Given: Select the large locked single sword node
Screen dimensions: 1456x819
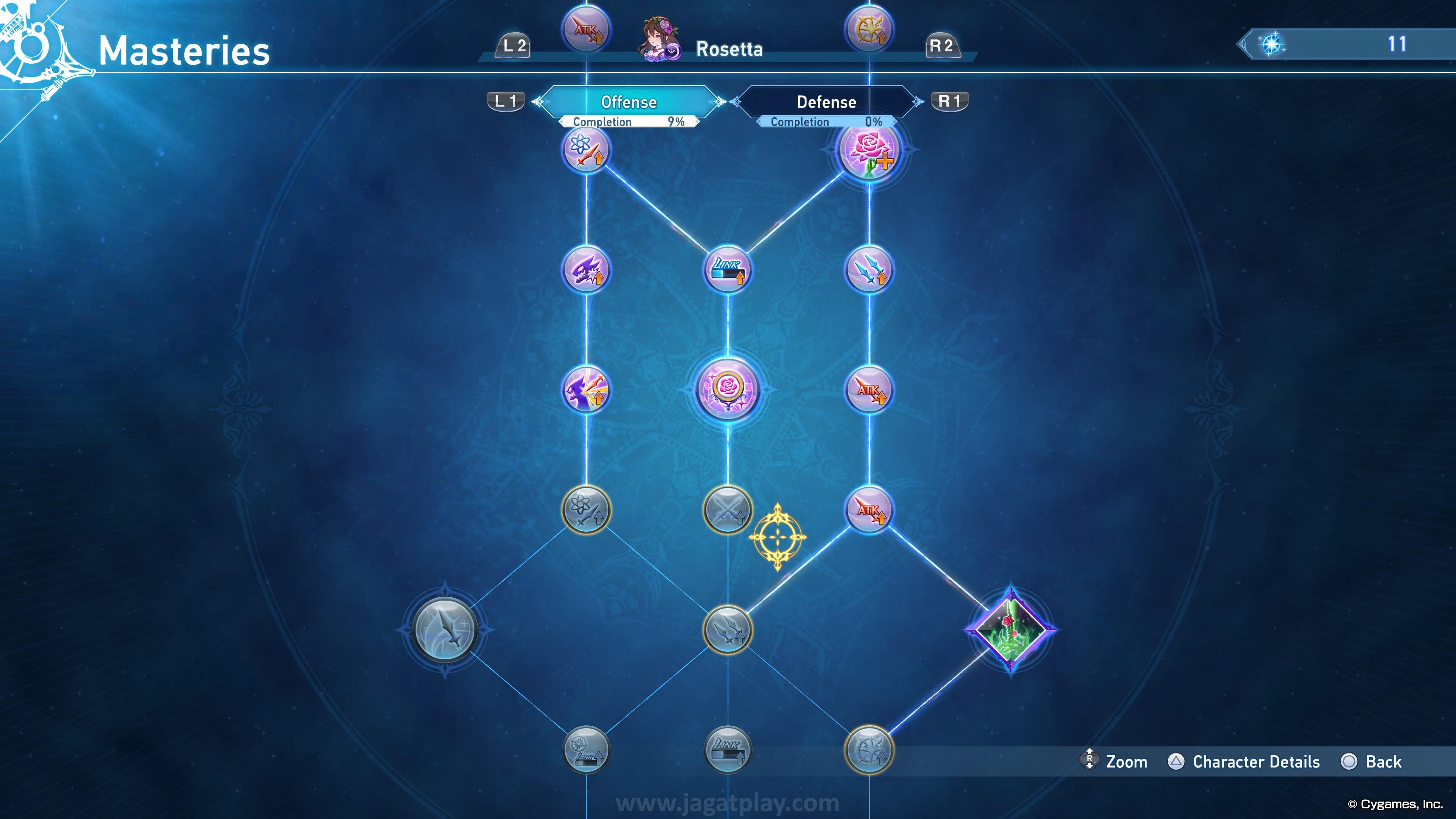Looking at the screenshot, I should tap(445, 630).
